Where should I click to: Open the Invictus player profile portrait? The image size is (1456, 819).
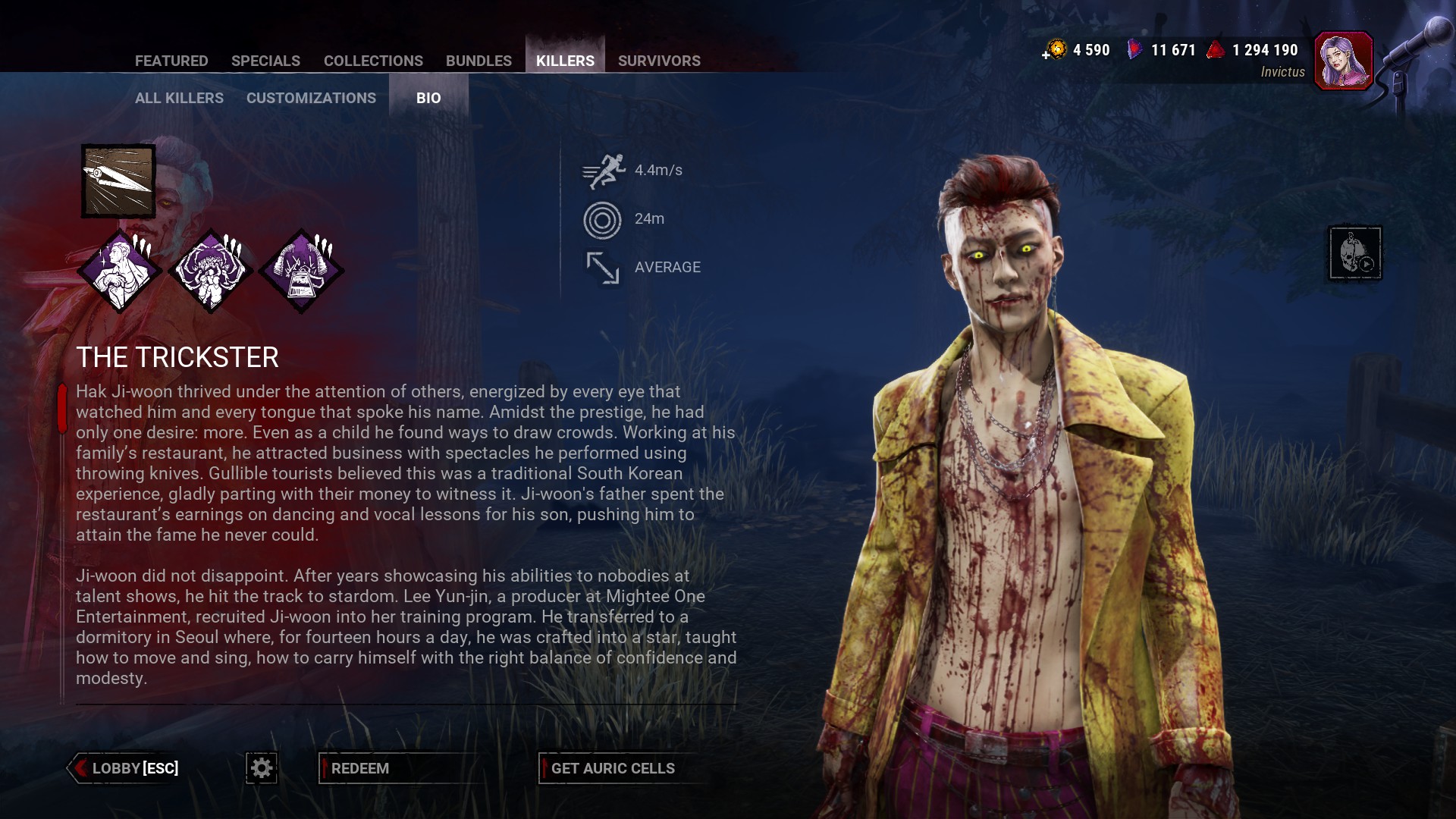tap(1343, 61)
